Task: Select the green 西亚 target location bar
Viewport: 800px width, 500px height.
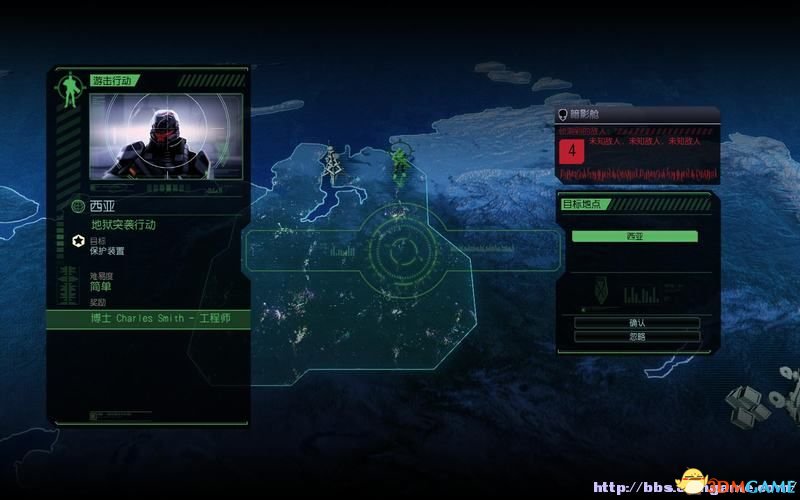Action: coord(634,236)
